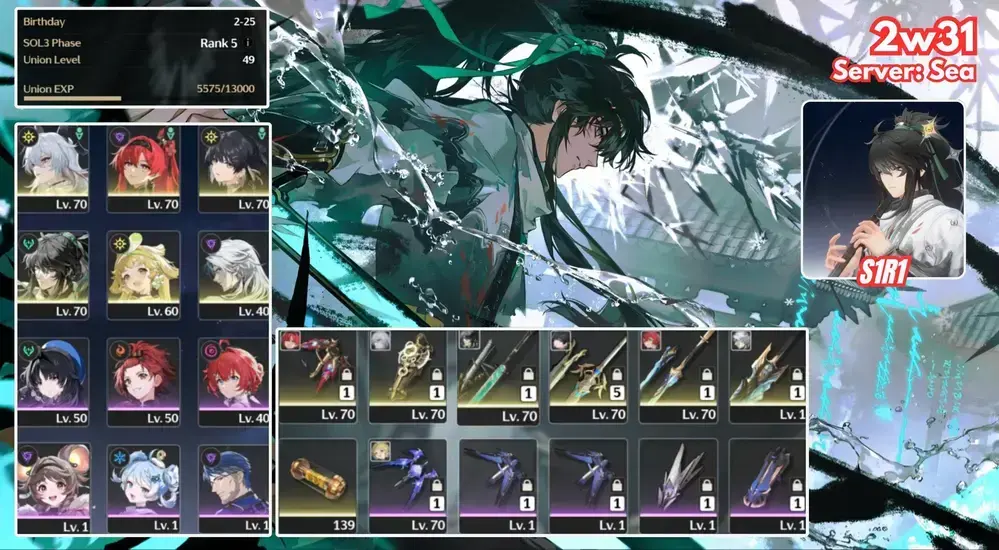Viewport: 999px width, 550px height.
Task: Choose the golden tube item with 139 count
Action: pyautogui.click(x=316, y=482)
